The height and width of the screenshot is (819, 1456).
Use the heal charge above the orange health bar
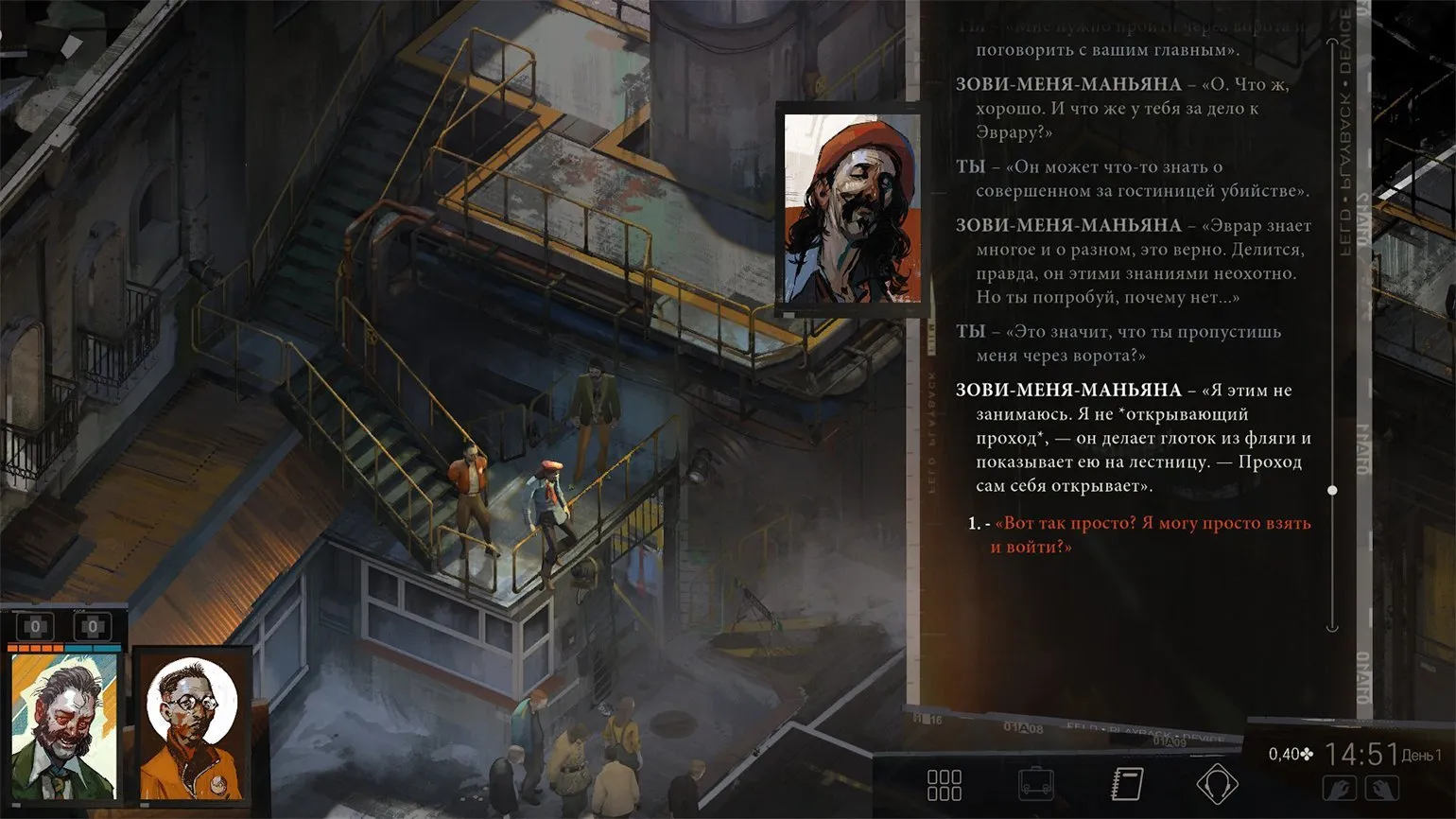[36, 626]
